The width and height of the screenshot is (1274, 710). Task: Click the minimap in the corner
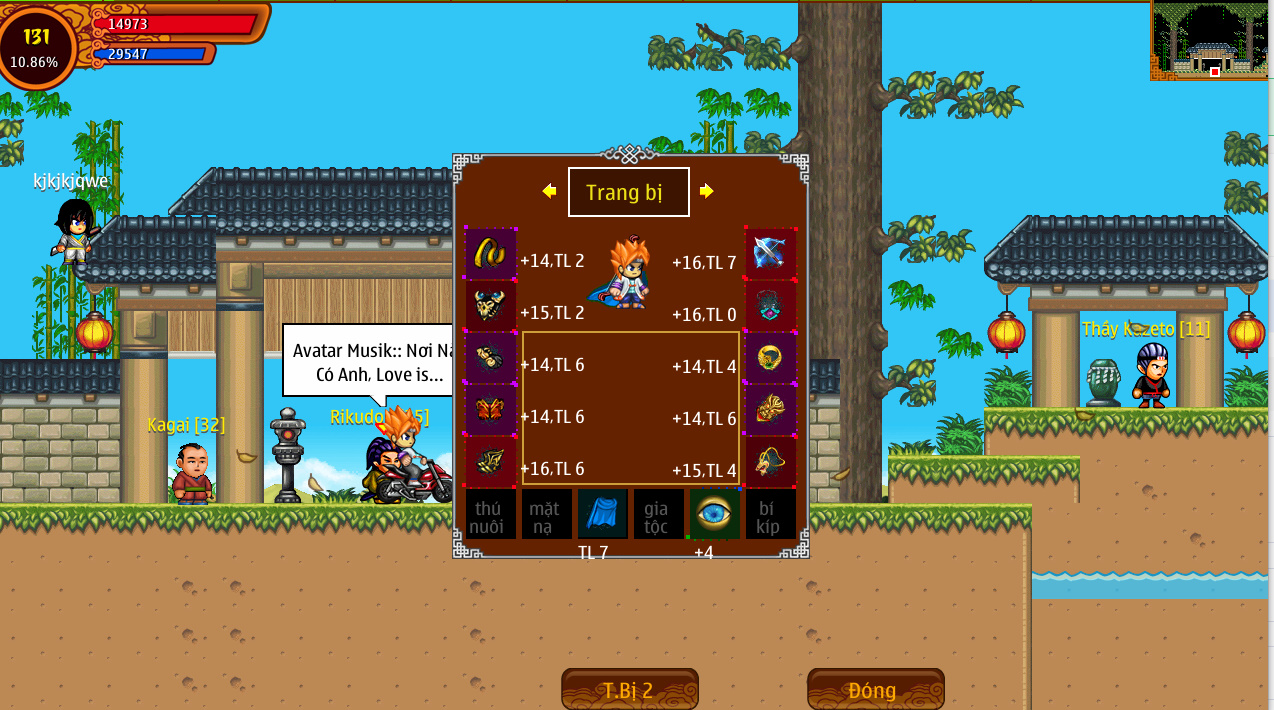1210,40
